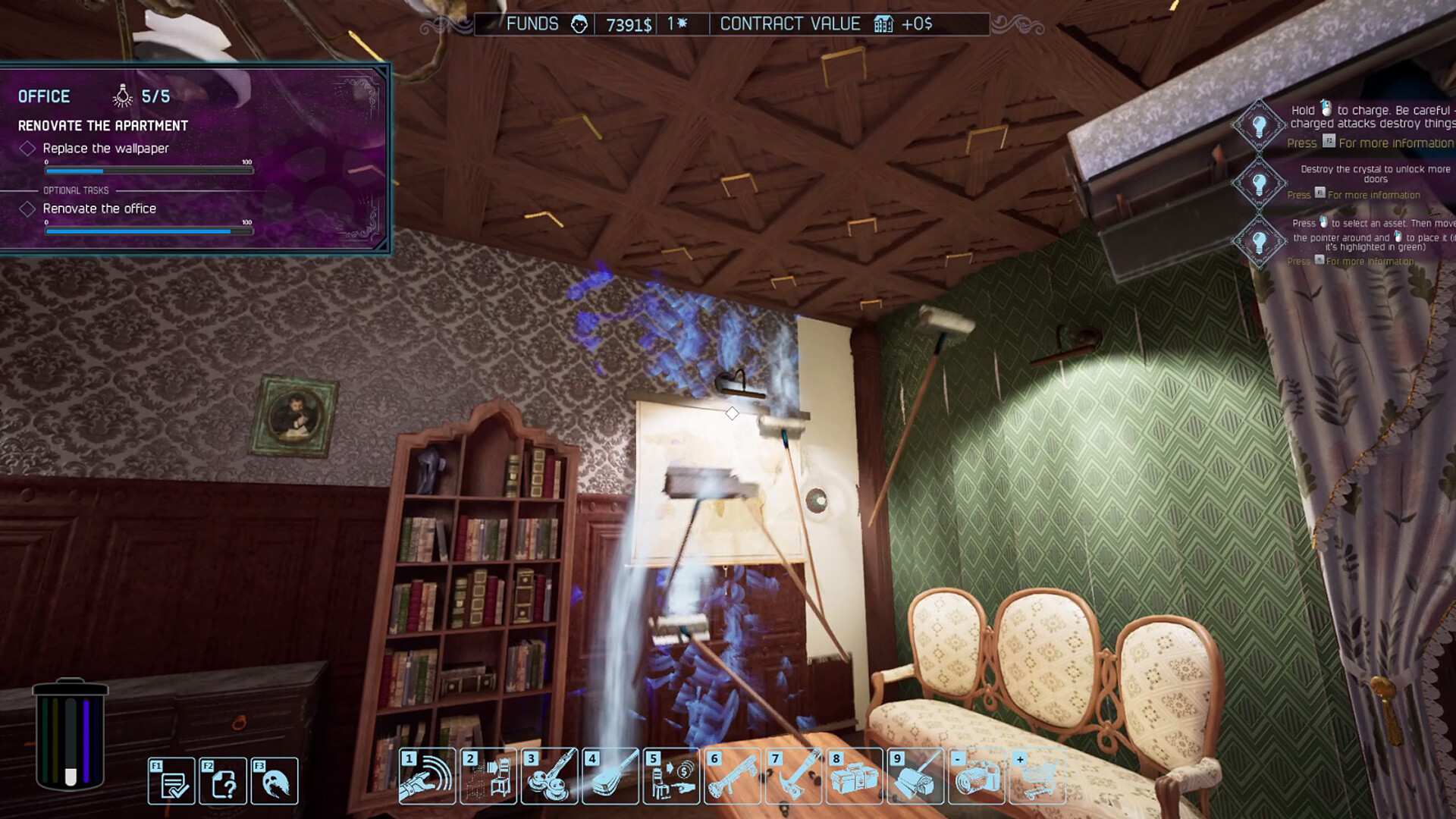The image size is (1456, 819).
Task: Check the Renovate the office checkbox
Action: pos(28,209)
